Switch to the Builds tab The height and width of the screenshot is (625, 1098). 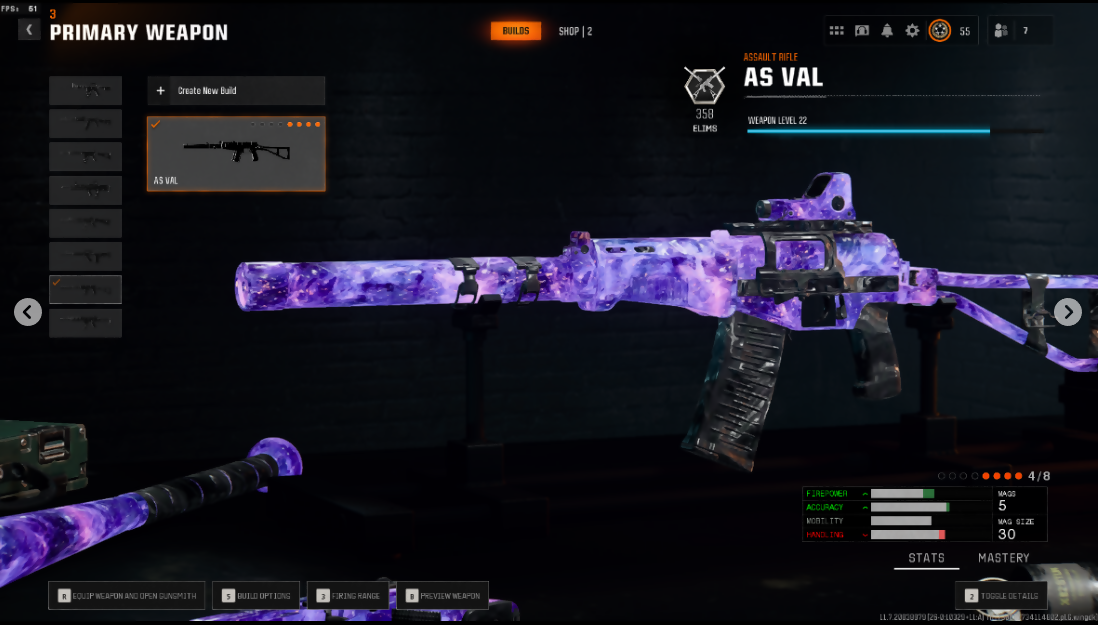(x=516, y=31)
